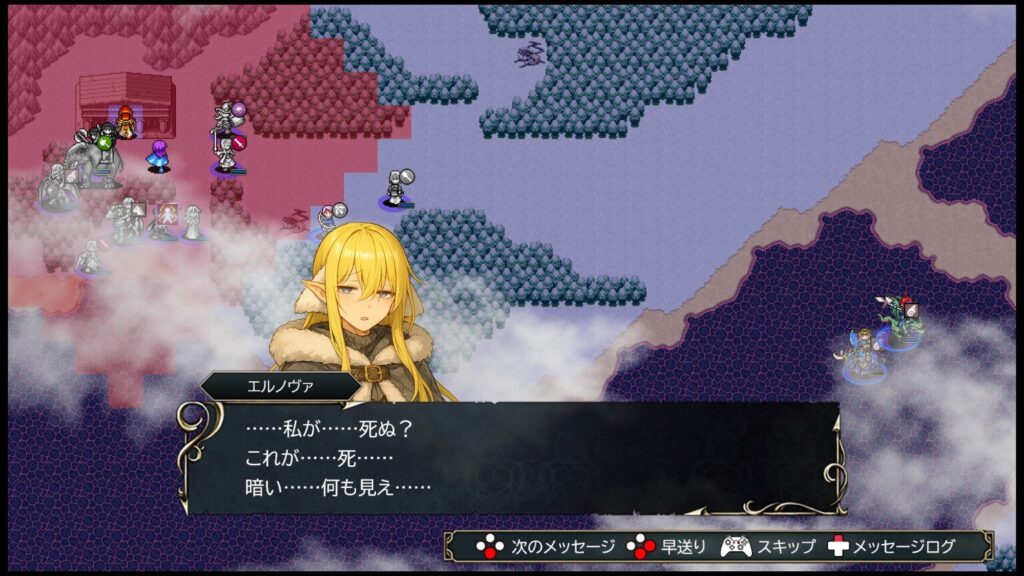1024x576 pixels.
Task: Advance Elnova's dialogue message box
Action: tap(510, 458)
